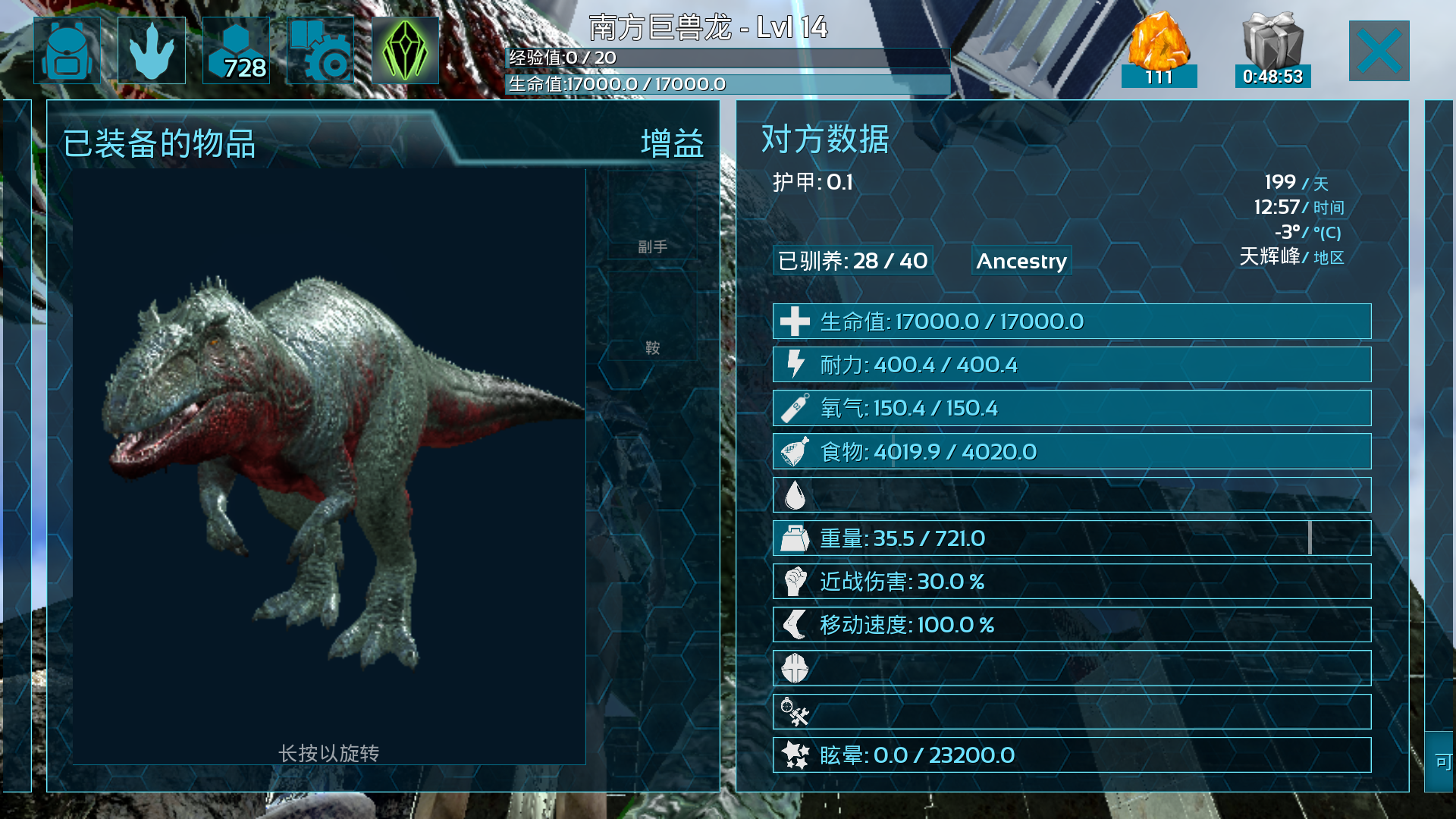This screenshot has width=1456, height=819.
Task: Open the backpack inventory tab
Action: coord(67,50)
